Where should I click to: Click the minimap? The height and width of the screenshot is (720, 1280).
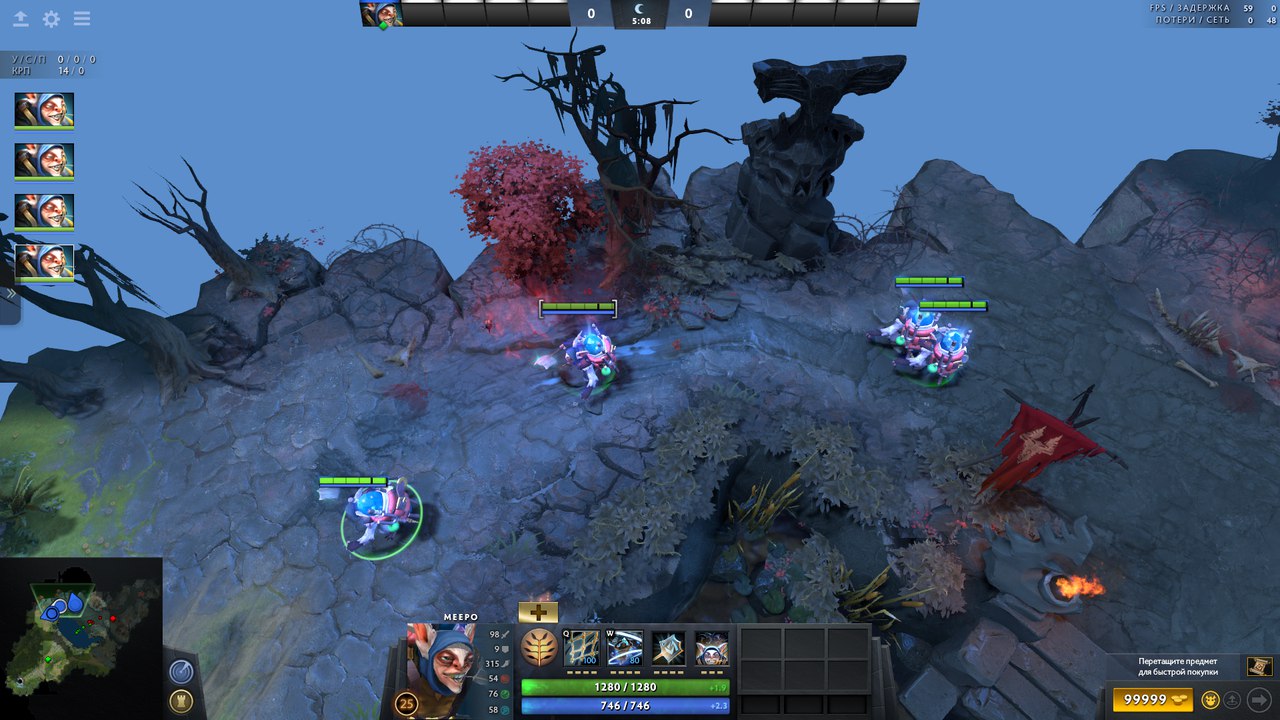(81, 638)
